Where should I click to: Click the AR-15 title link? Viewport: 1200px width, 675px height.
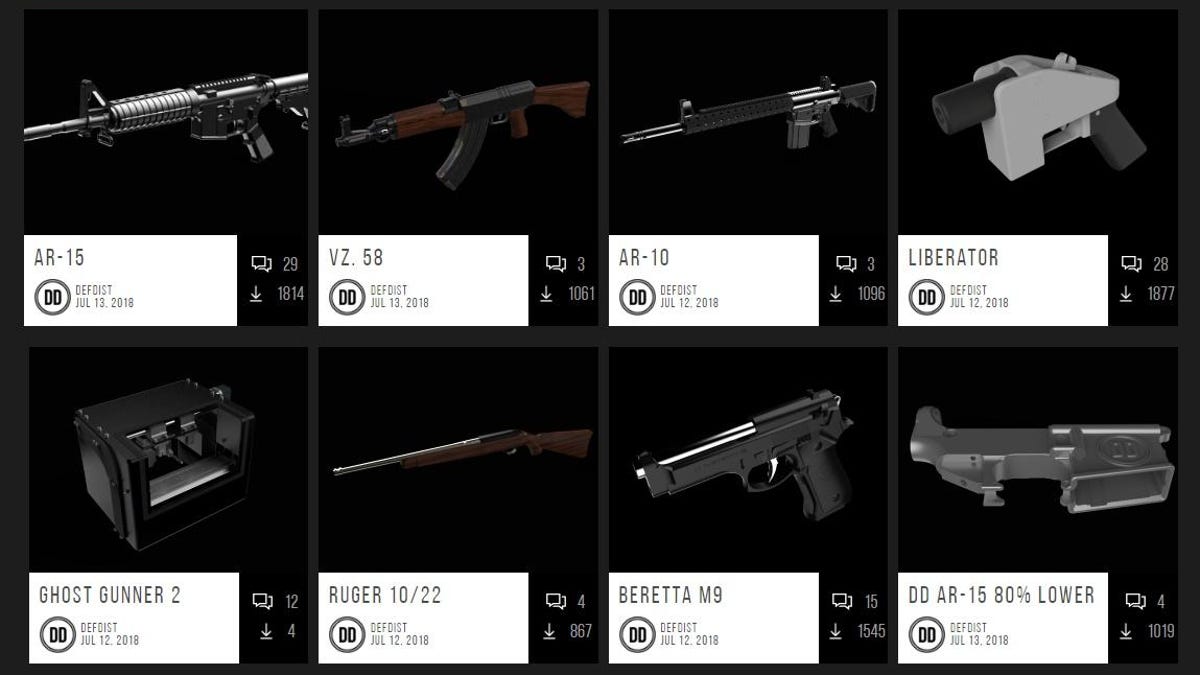pyautogui.click(x=59, y=258)
